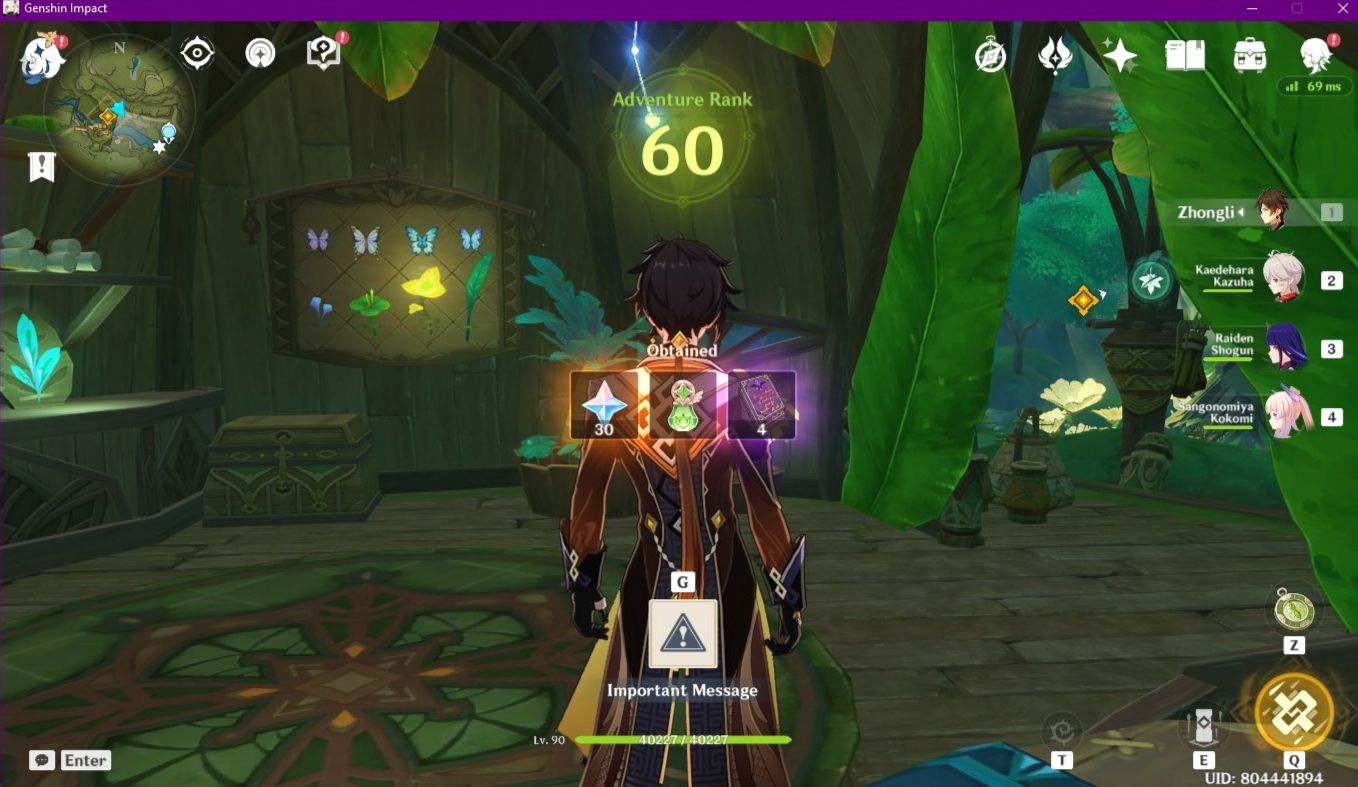Open the tutorial guide question-mark book icon
Image resolution: width=1358 pixels, height=787 pixels.
pyautogui.click(x=321, y=53)
